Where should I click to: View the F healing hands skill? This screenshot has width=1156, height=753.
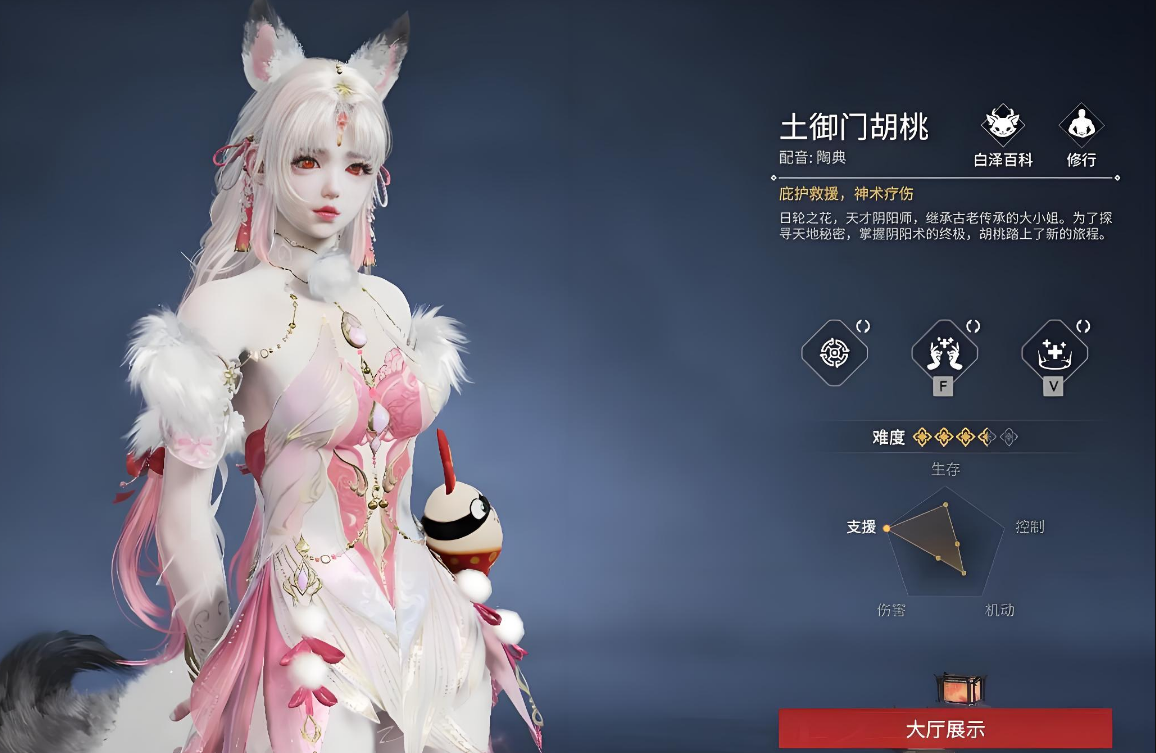point(944,352)
